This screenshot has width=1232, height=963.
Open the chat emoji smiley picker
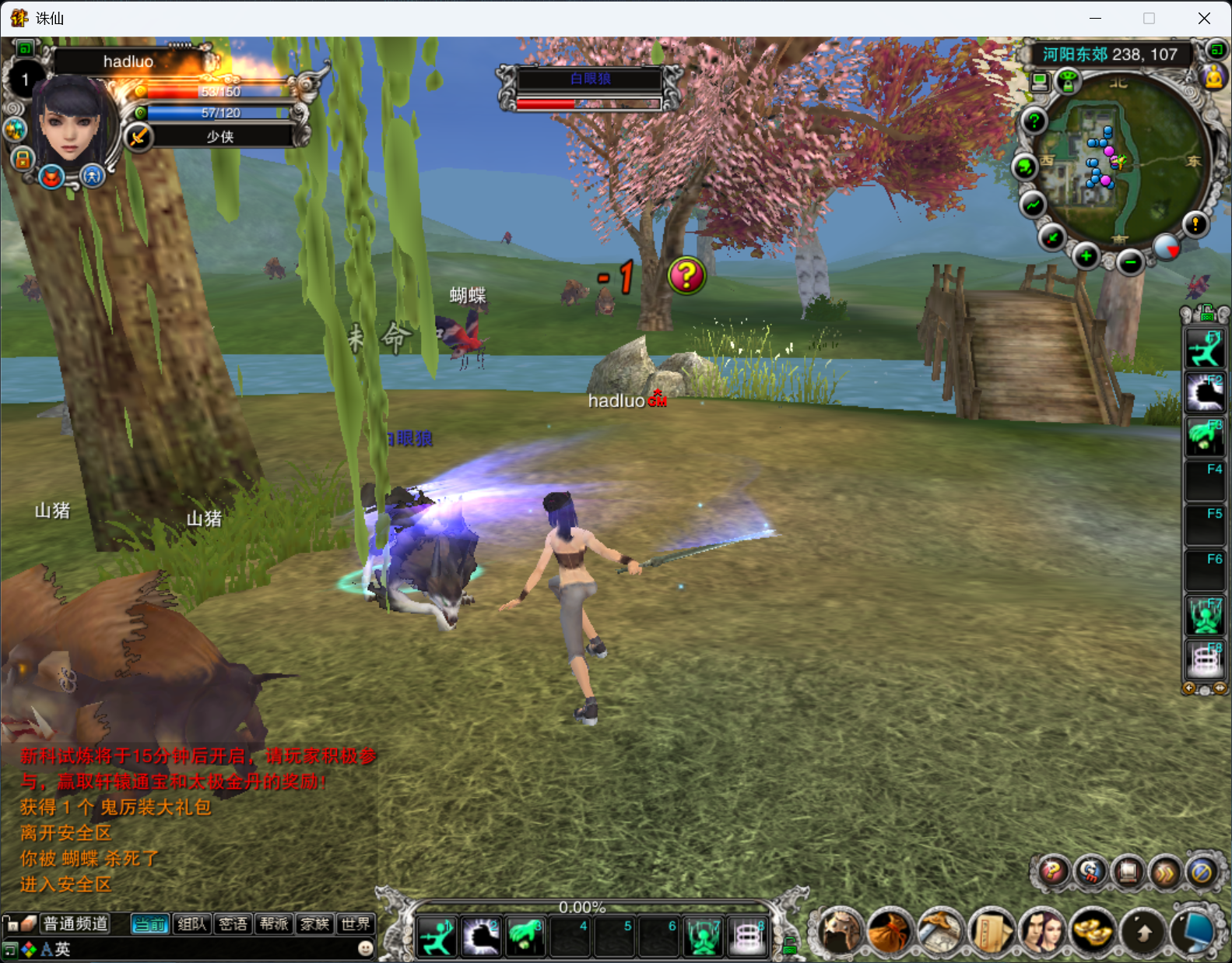(x=365, y=948)
